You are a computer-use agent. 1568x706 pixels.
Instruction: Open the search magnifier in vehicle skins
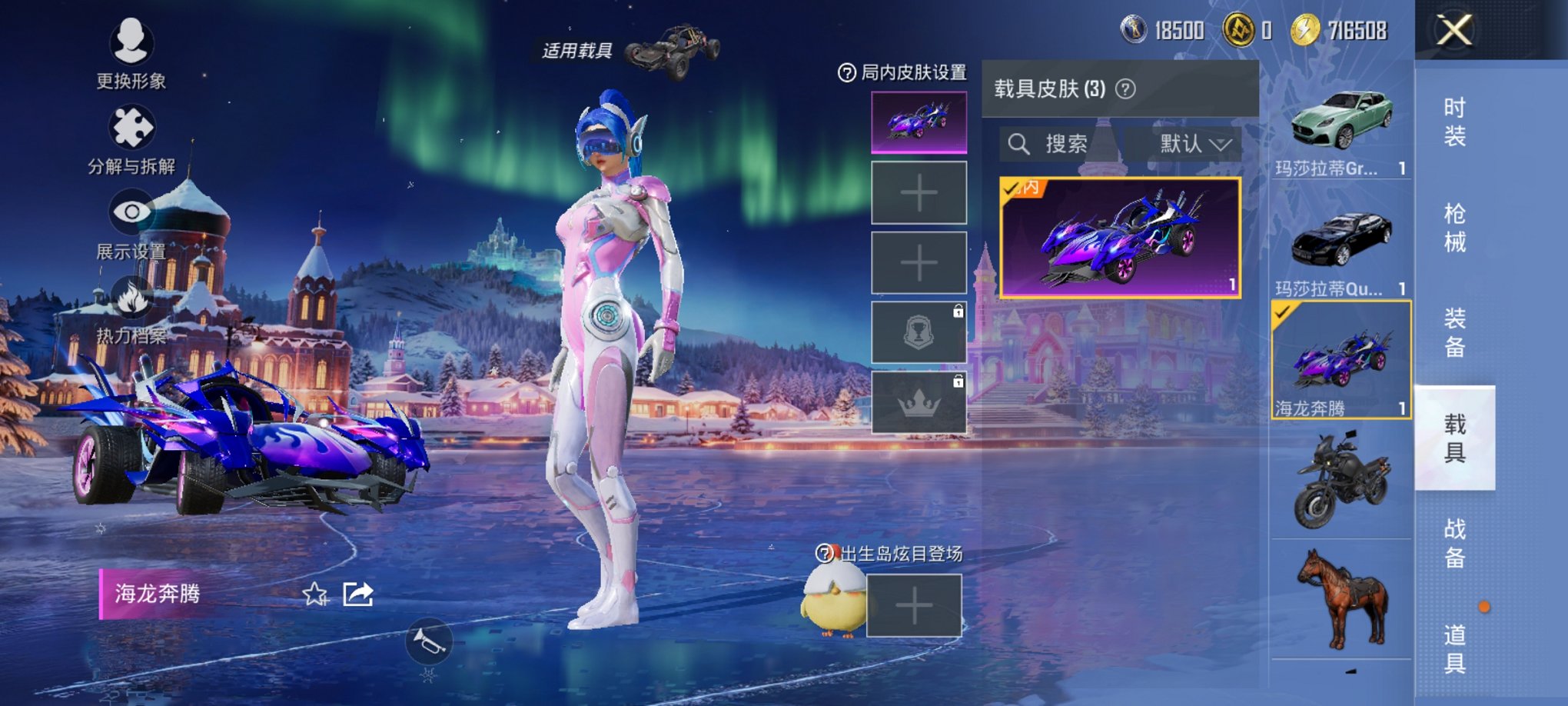click(1021, 143)
